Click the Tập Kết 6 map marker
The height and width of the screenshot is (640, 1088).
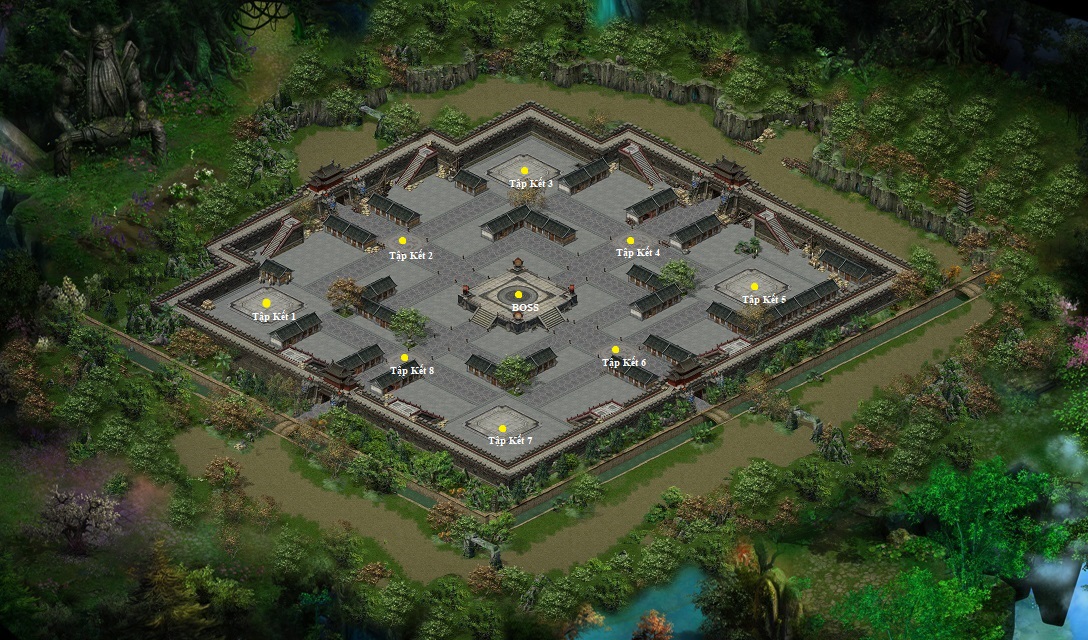(x=615, y=350)
